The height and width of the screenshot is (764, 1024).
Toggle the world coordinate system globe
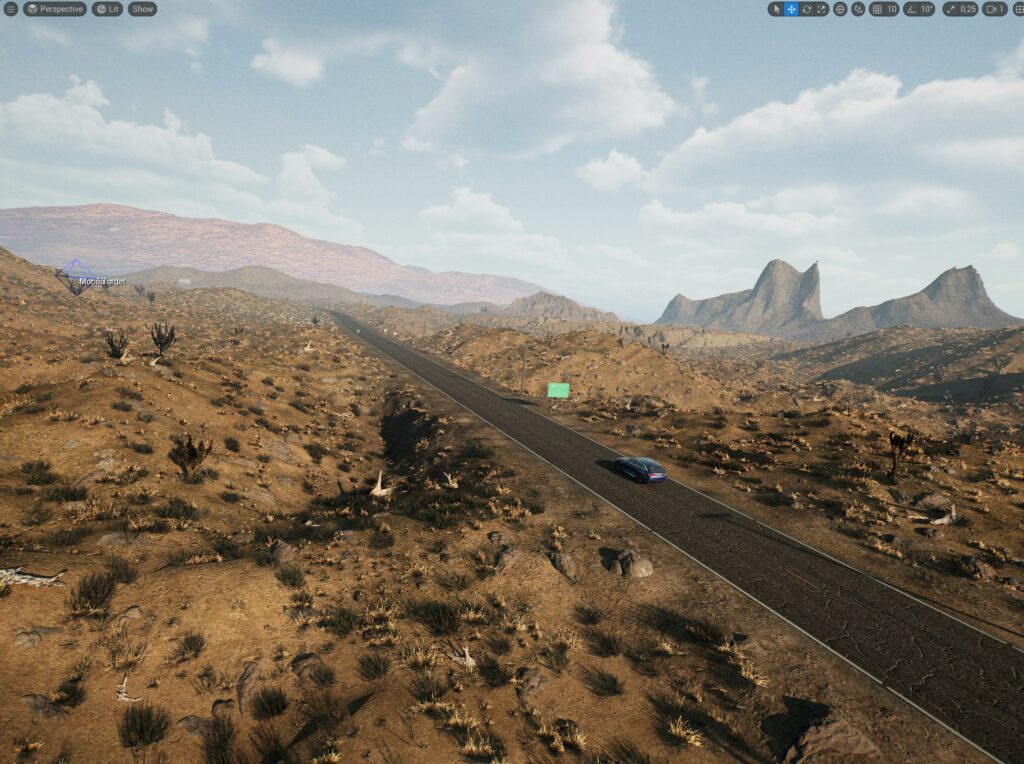tap(840, 9)
